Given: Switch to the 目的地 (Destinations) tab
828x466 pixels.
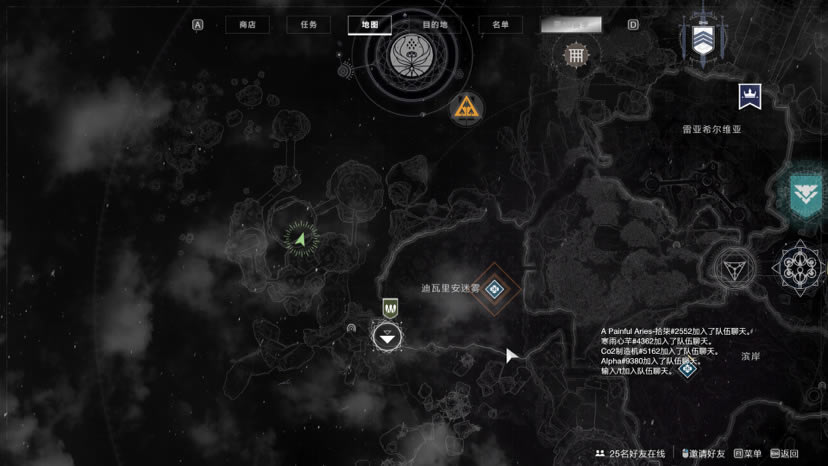Looking at the screenshot, I should click(434, 25).
